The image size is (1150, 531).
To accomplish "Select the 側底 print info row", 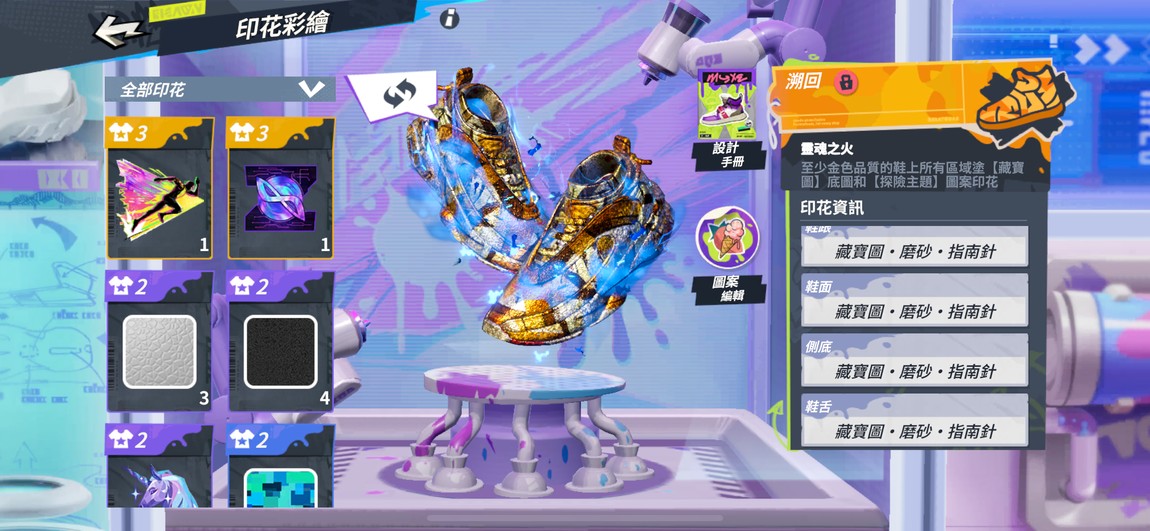I will [x=914, y=371].
